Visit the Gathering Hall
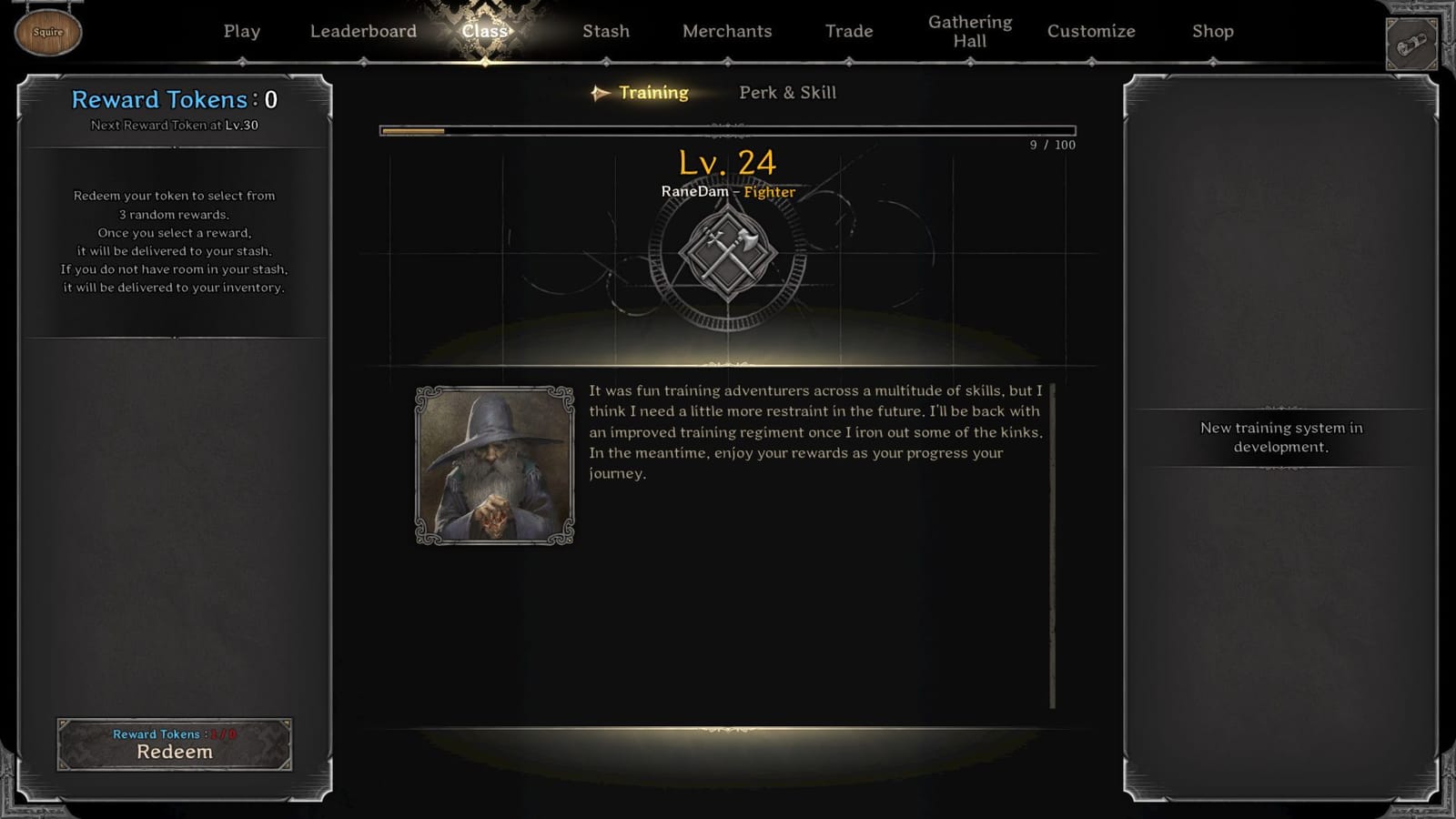 coord(970,30)
